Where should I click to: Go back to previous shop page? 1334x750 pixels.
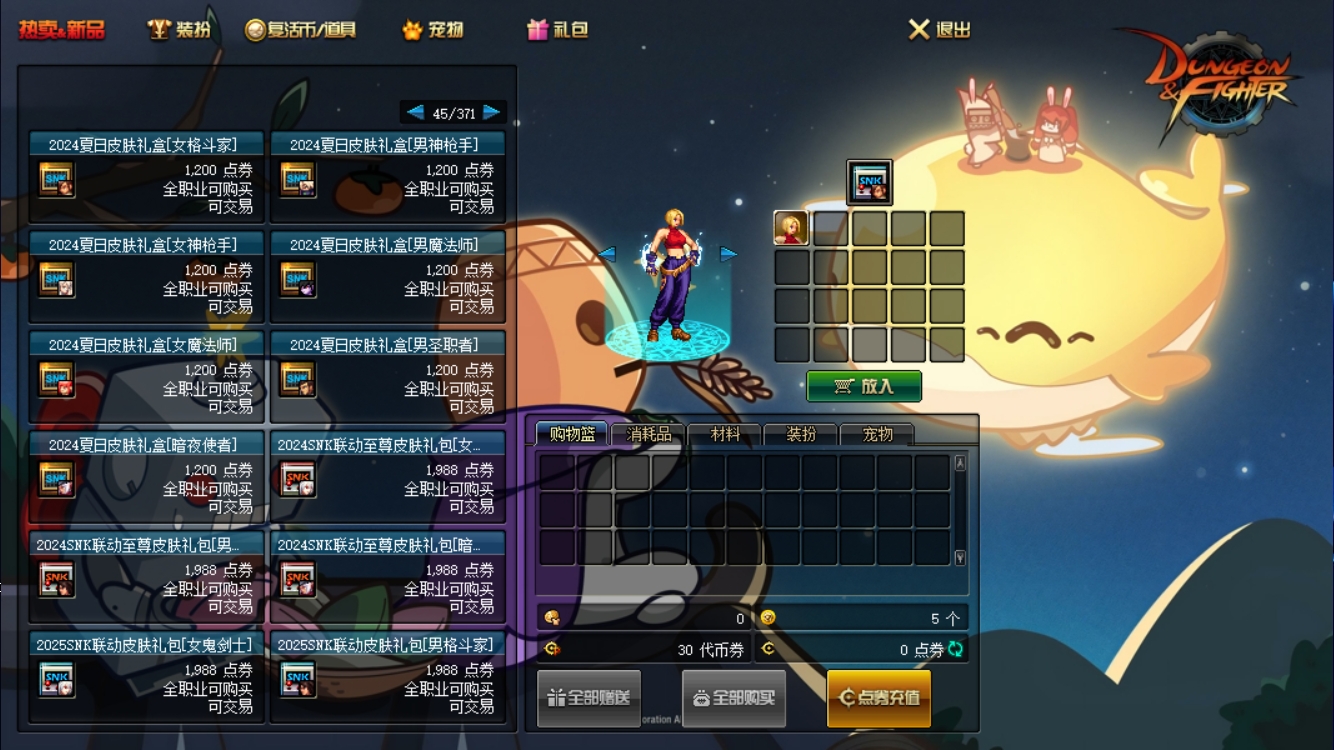[x=415, y=113]
